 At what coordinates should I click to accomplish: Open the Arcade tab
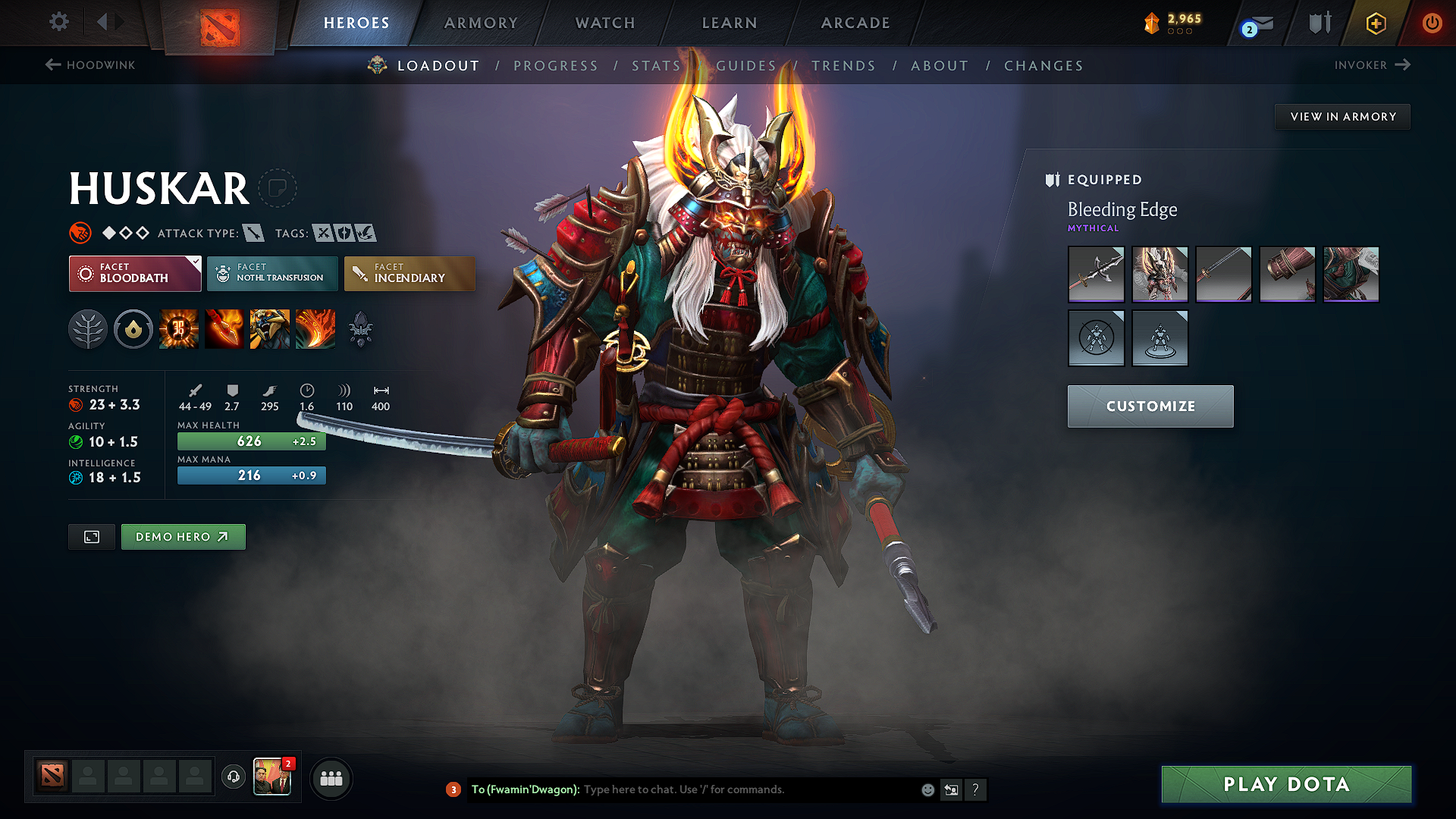coord(855,23)
